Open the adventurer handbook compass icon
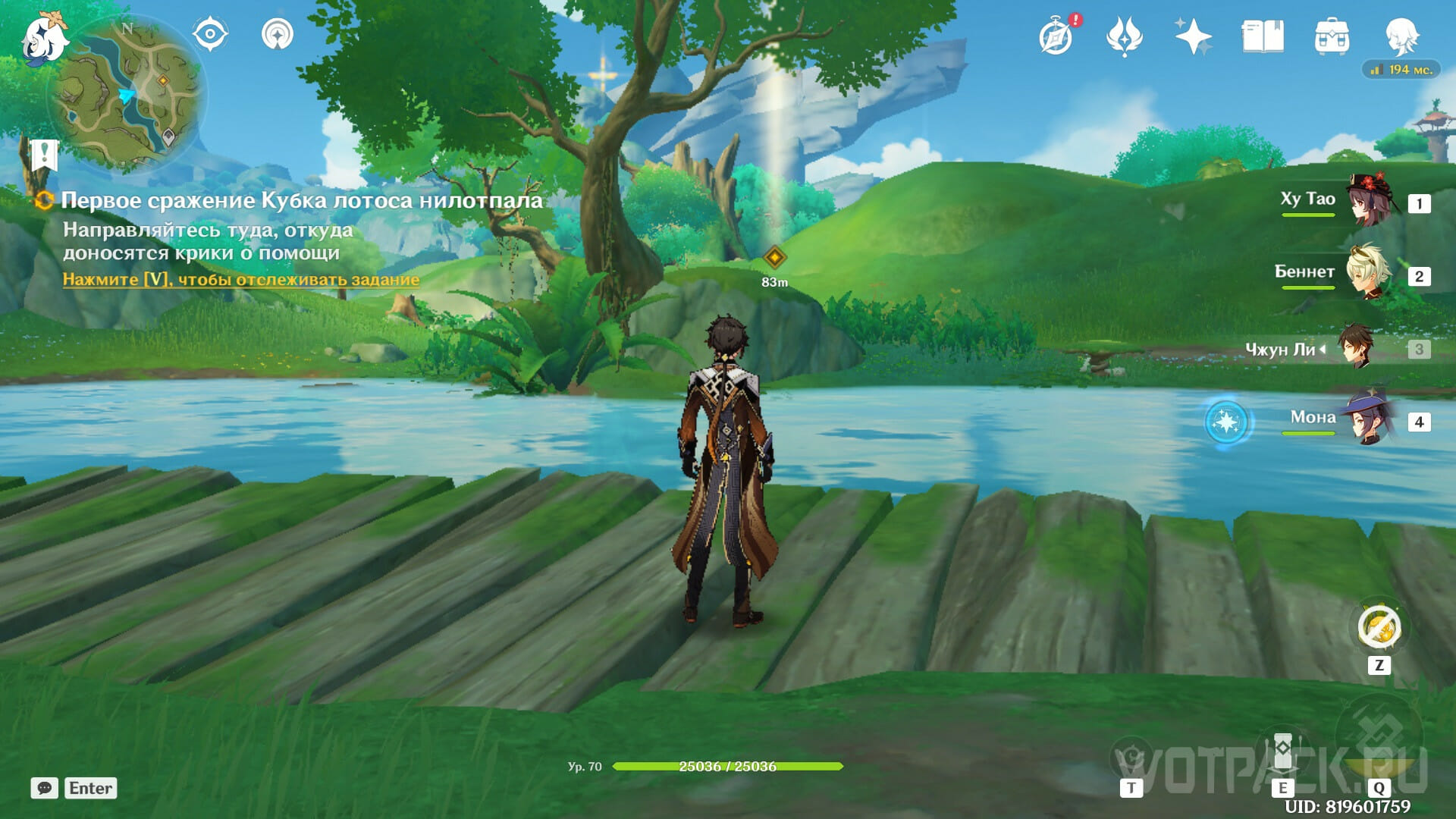The image size is (1456, 819). coord(1056,36)
